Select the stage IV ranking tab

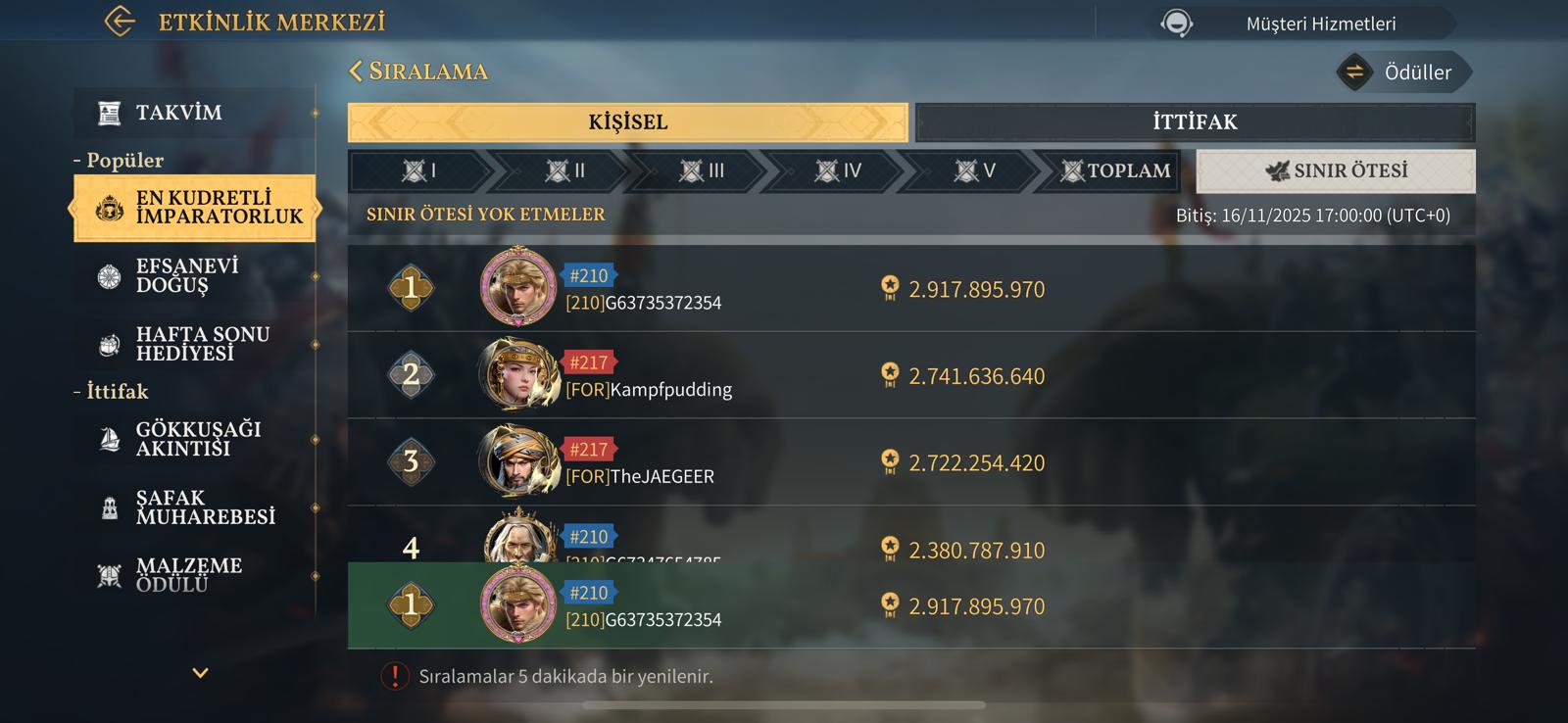(x=838, y=171)
